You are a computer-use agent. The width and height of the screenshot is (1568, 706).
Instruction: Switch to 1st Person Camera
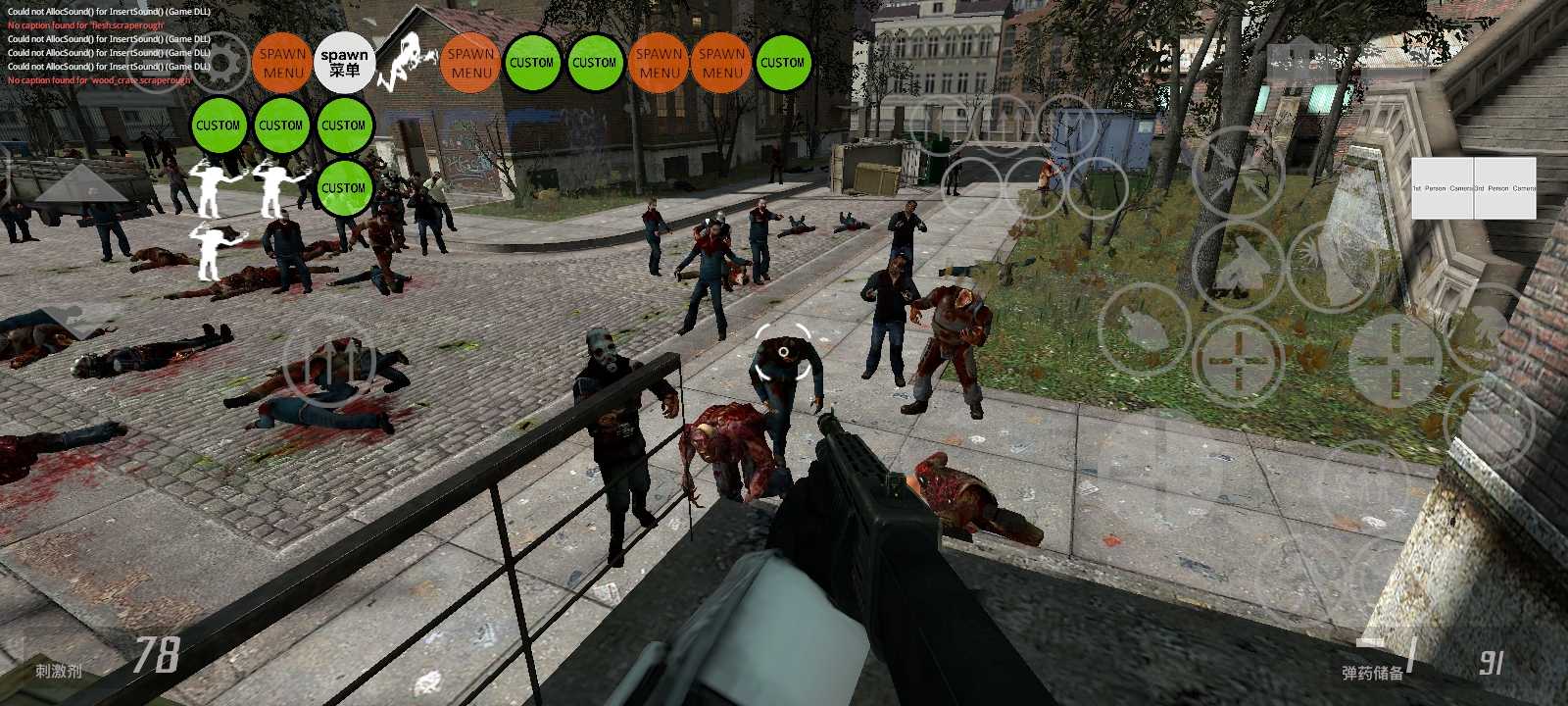coord(1443,187)
